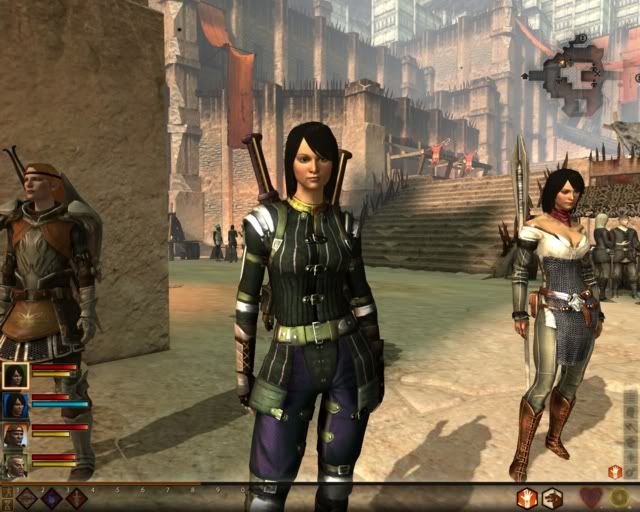Click the wolf head icon in bottom bar
This screenshot has height=512, width=640.
pos(552,498)
